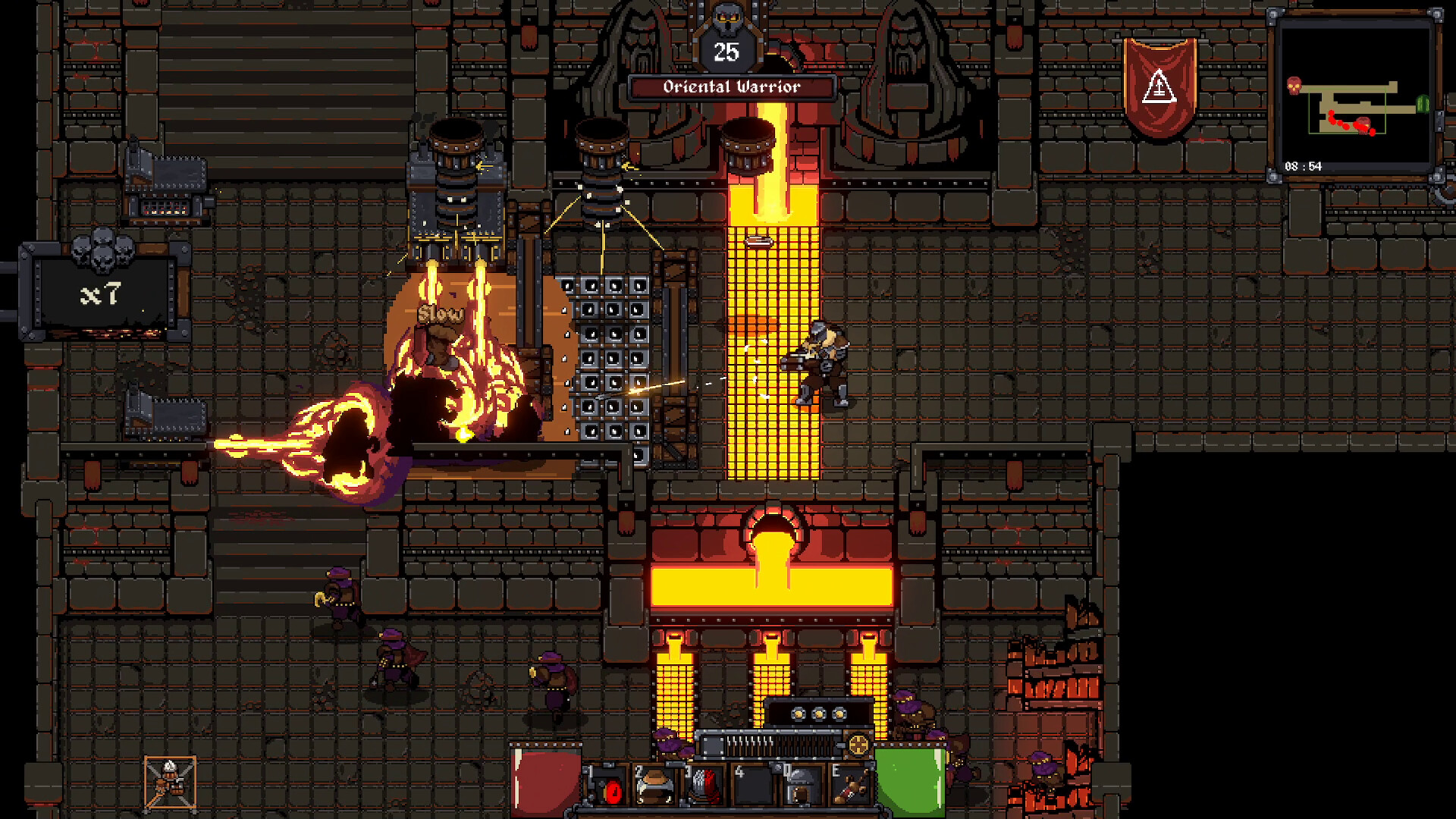The height and width of the screenshot is (819, 1456).
Task: Select the enemy counter showing 25
Action: [726, 52]
